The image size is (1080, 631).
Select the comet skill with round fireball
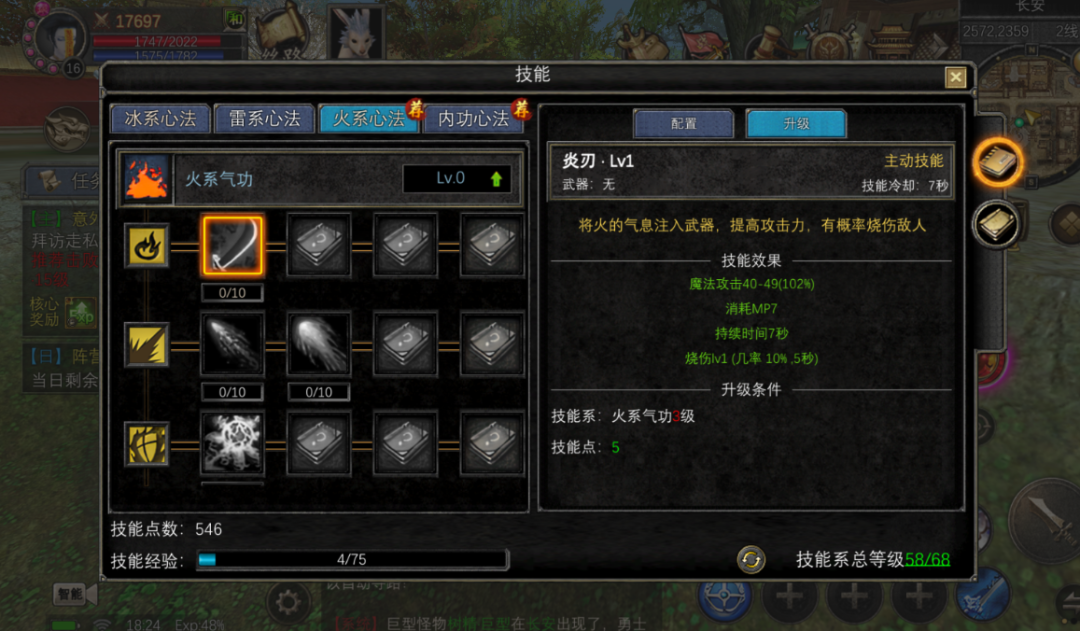319,344
